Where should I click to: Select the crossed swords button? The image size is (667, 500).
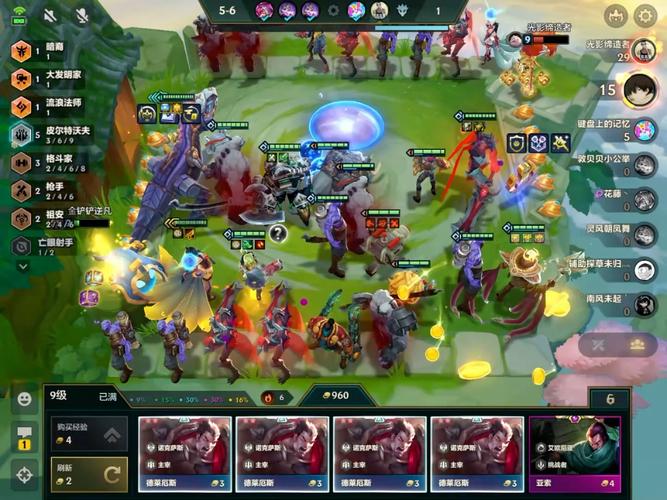(x=599, y=344)
